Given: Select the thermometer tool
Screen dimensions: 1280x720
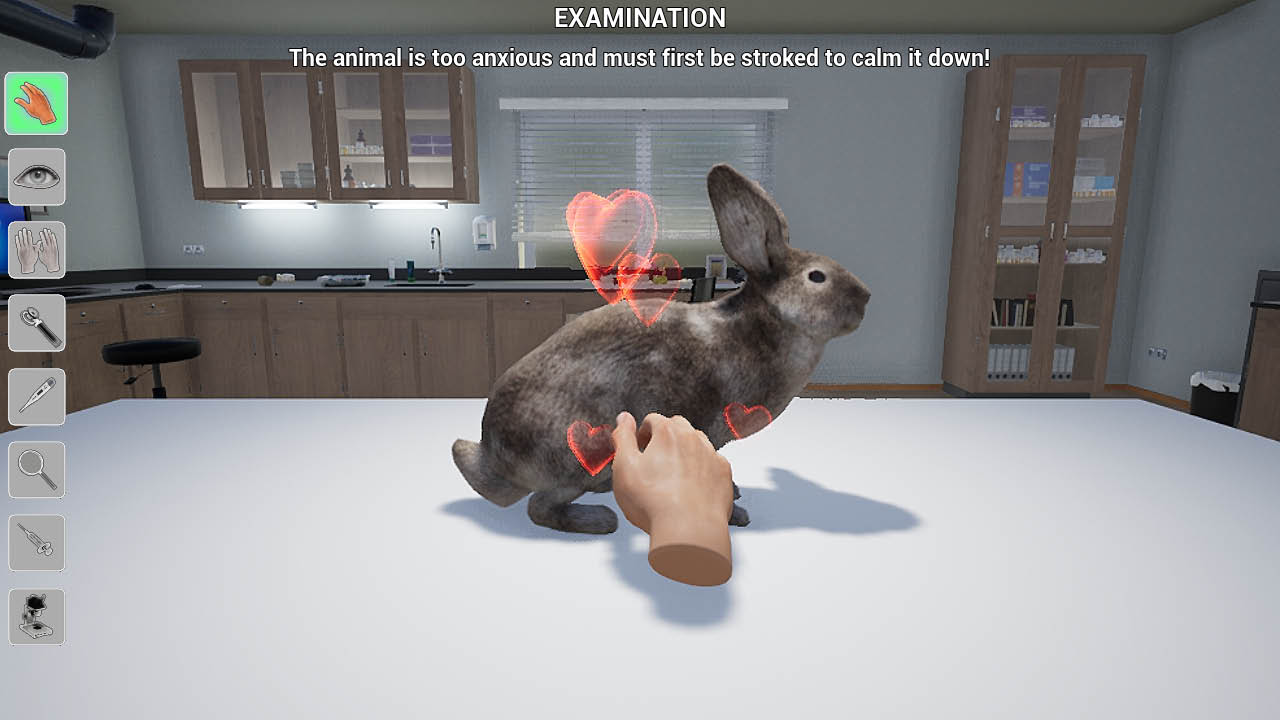Looking at the screenshot, I should (x=36, y=396).
